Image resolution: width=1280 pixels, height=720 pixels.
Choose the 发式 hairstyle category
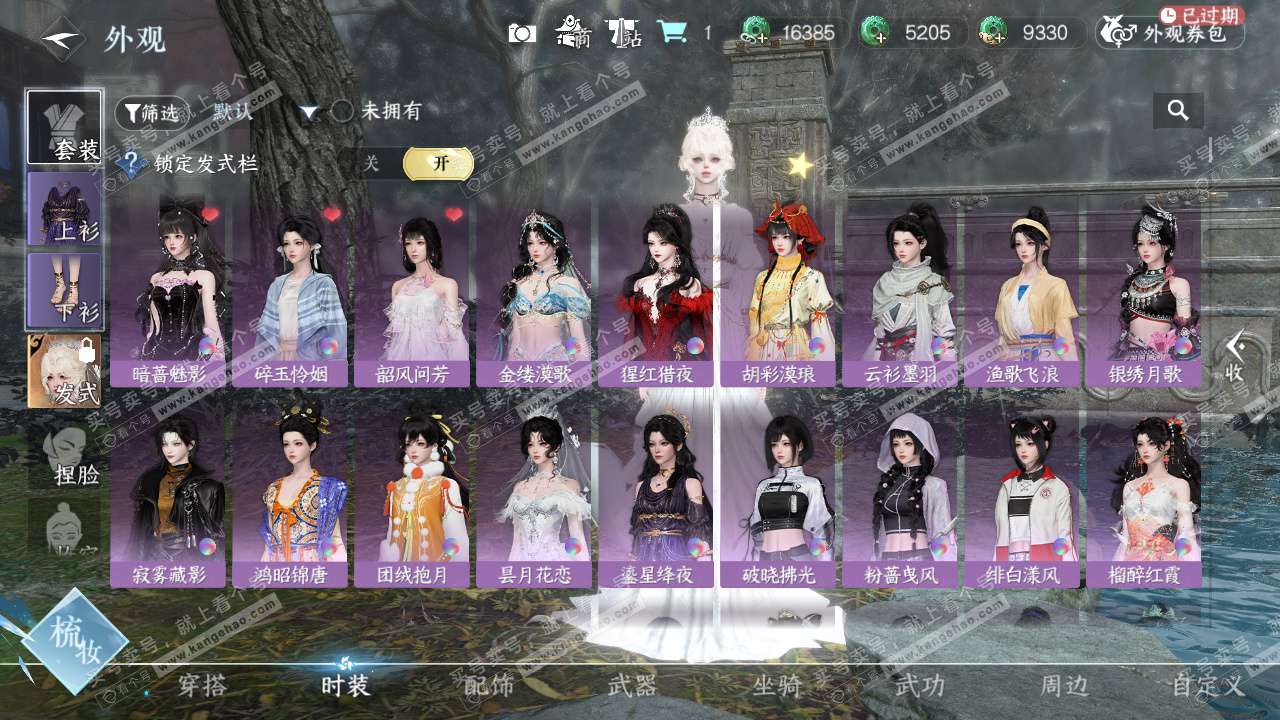click(64, 371)
